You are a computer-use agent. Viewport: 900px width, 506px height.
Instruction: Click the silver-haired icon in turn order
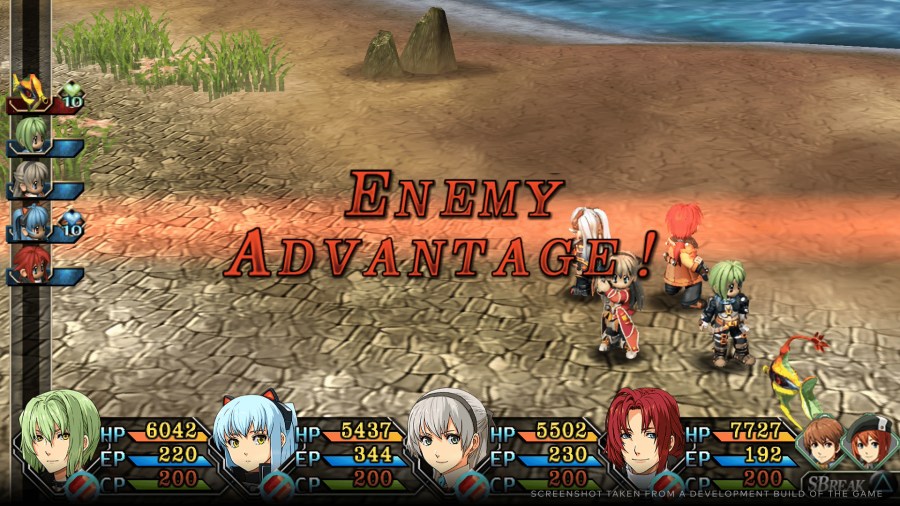click(31, 177)
